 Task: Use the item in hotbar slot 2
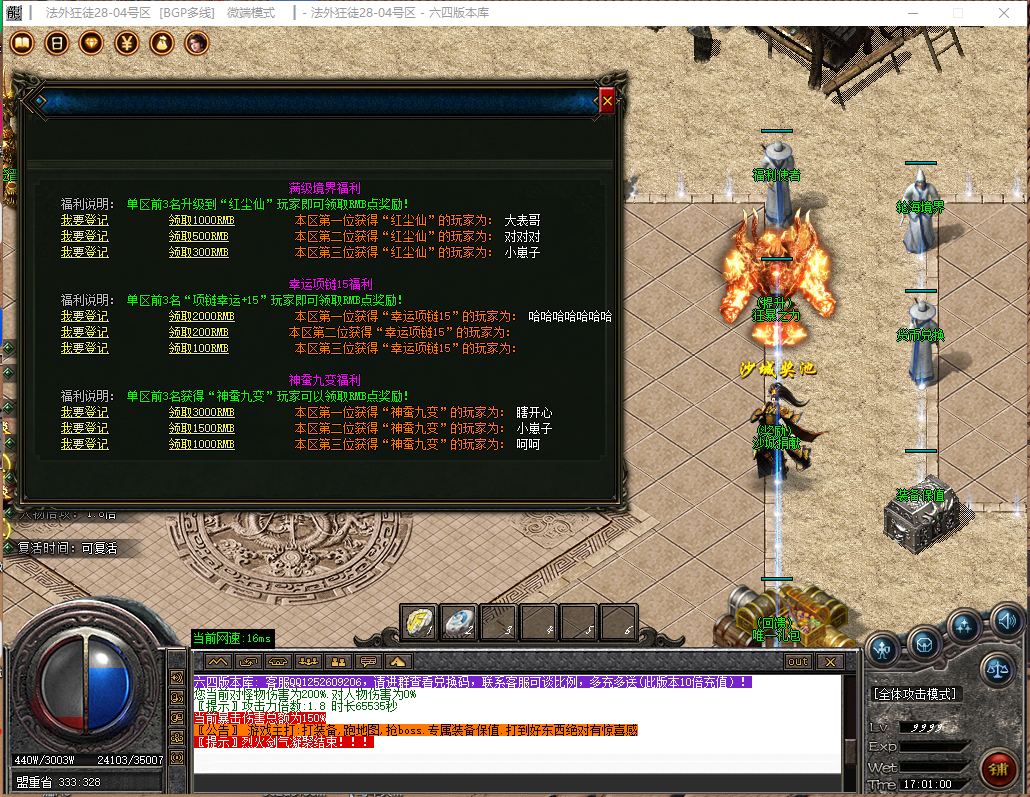459,622
